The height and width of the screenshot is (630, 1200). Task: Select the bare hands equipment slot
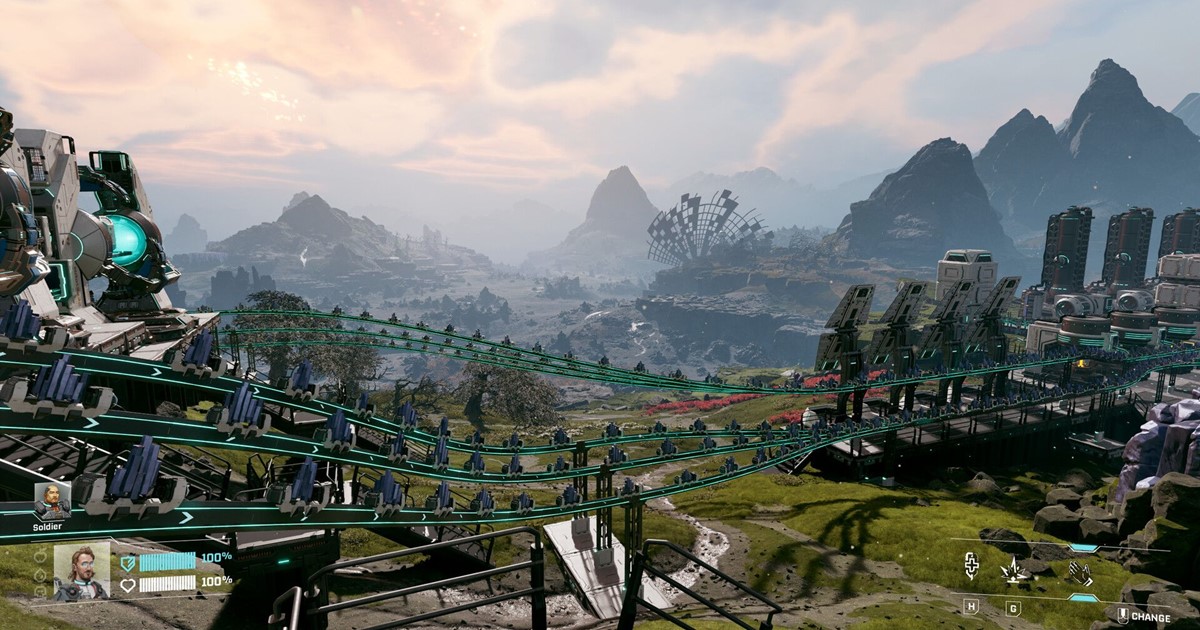point(1080,572)
